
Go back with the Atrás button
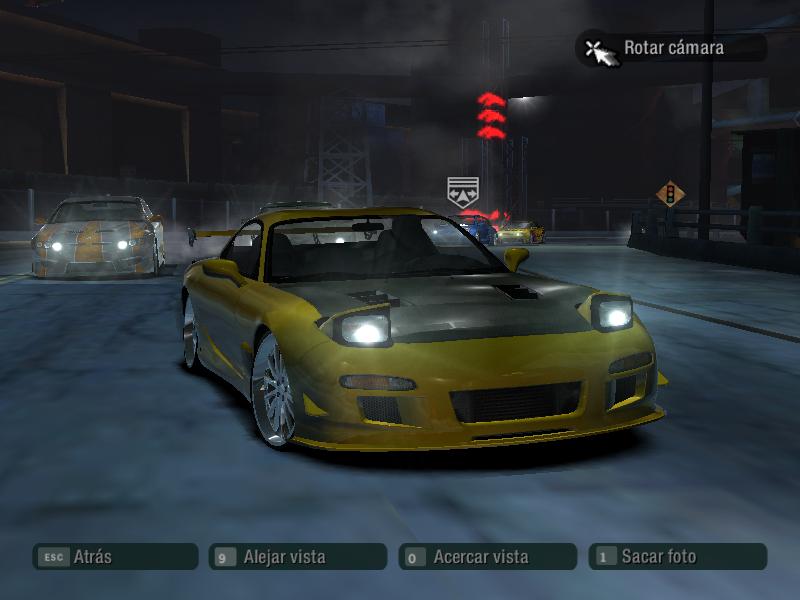(114, 557)
